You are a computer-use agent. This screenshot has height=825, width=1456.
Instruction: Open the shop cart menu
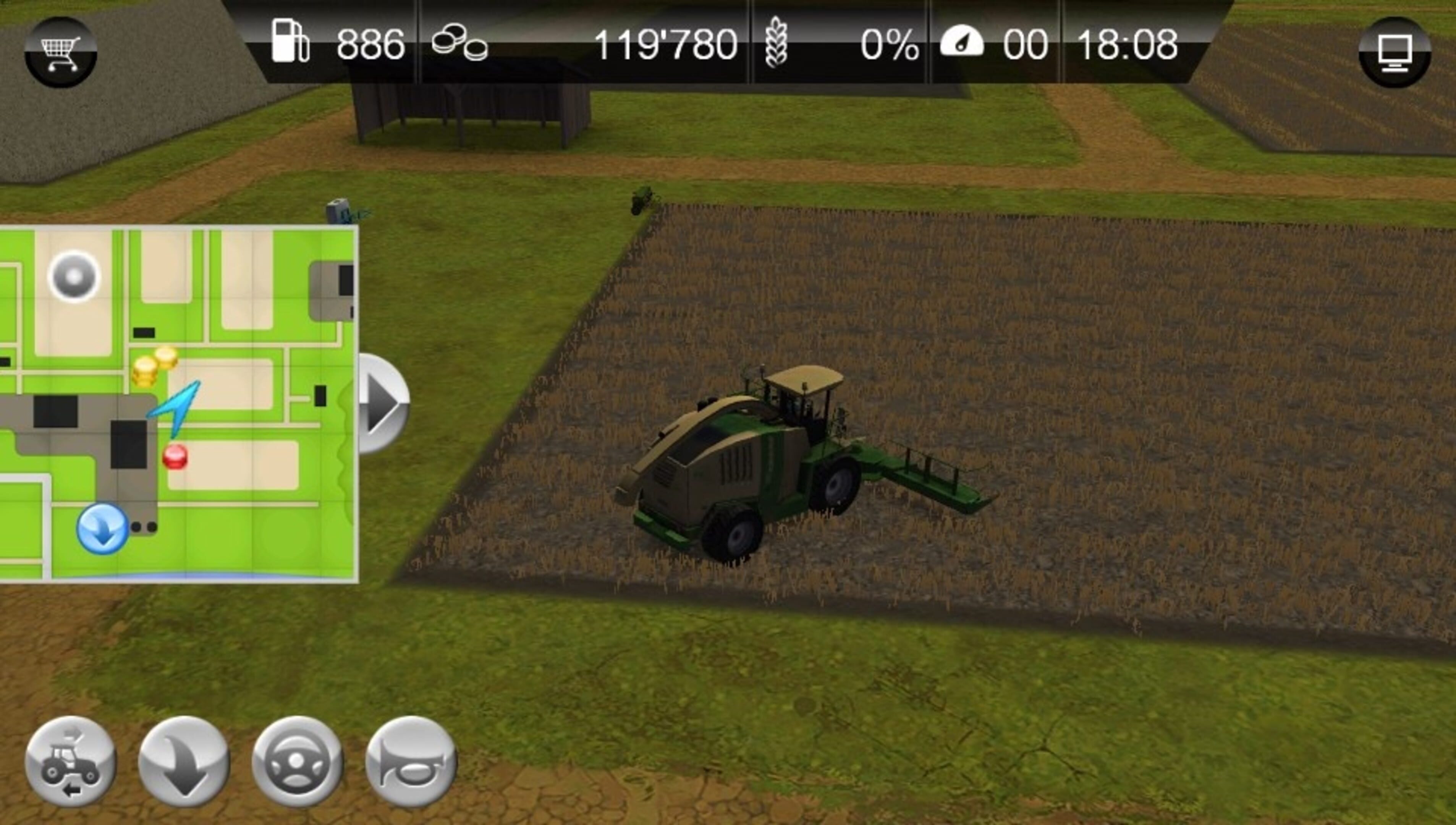pos(61,52)
